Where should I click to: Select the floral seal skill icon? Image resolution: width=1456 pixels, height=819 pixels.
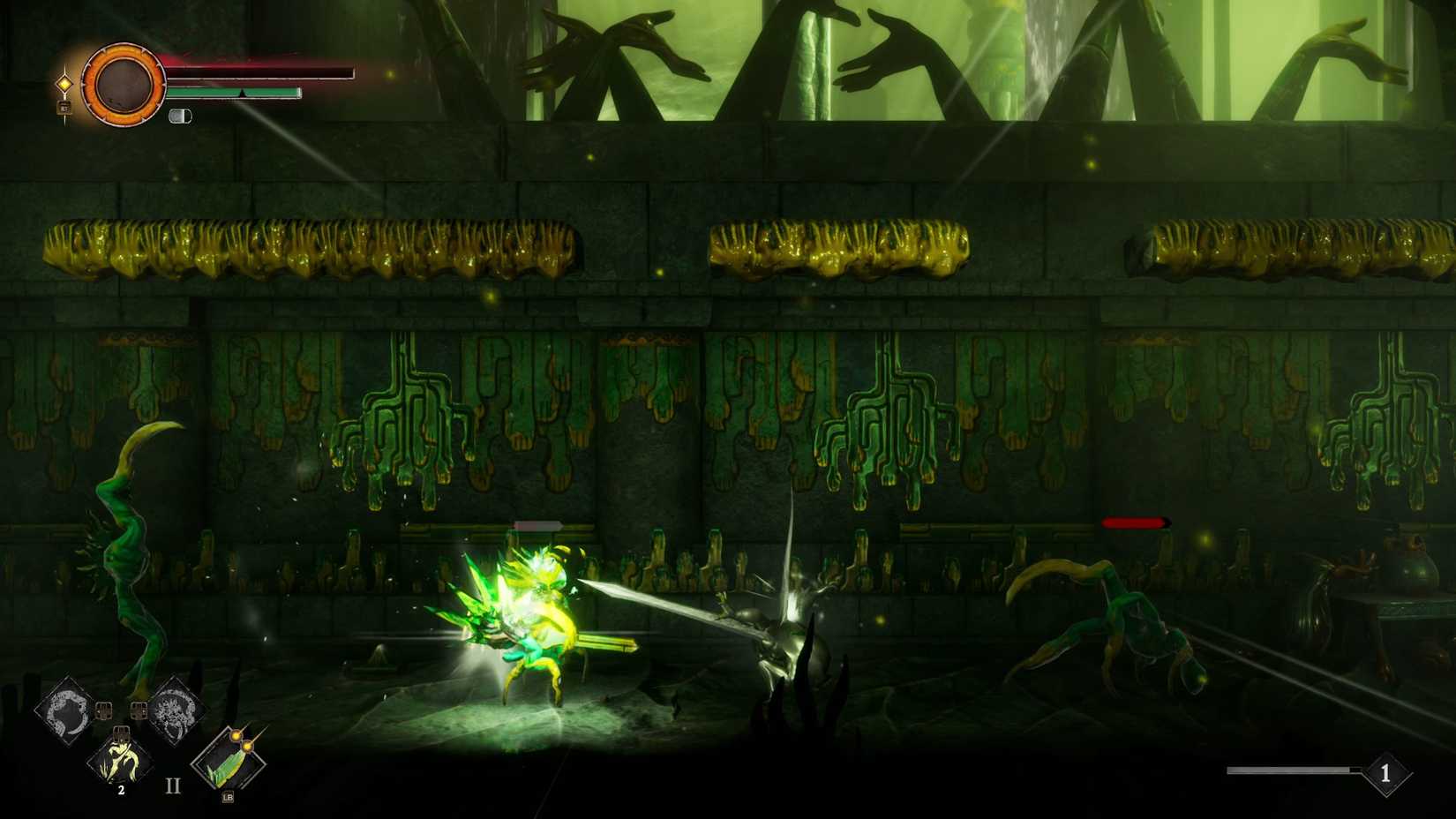(x=175, y=709)
